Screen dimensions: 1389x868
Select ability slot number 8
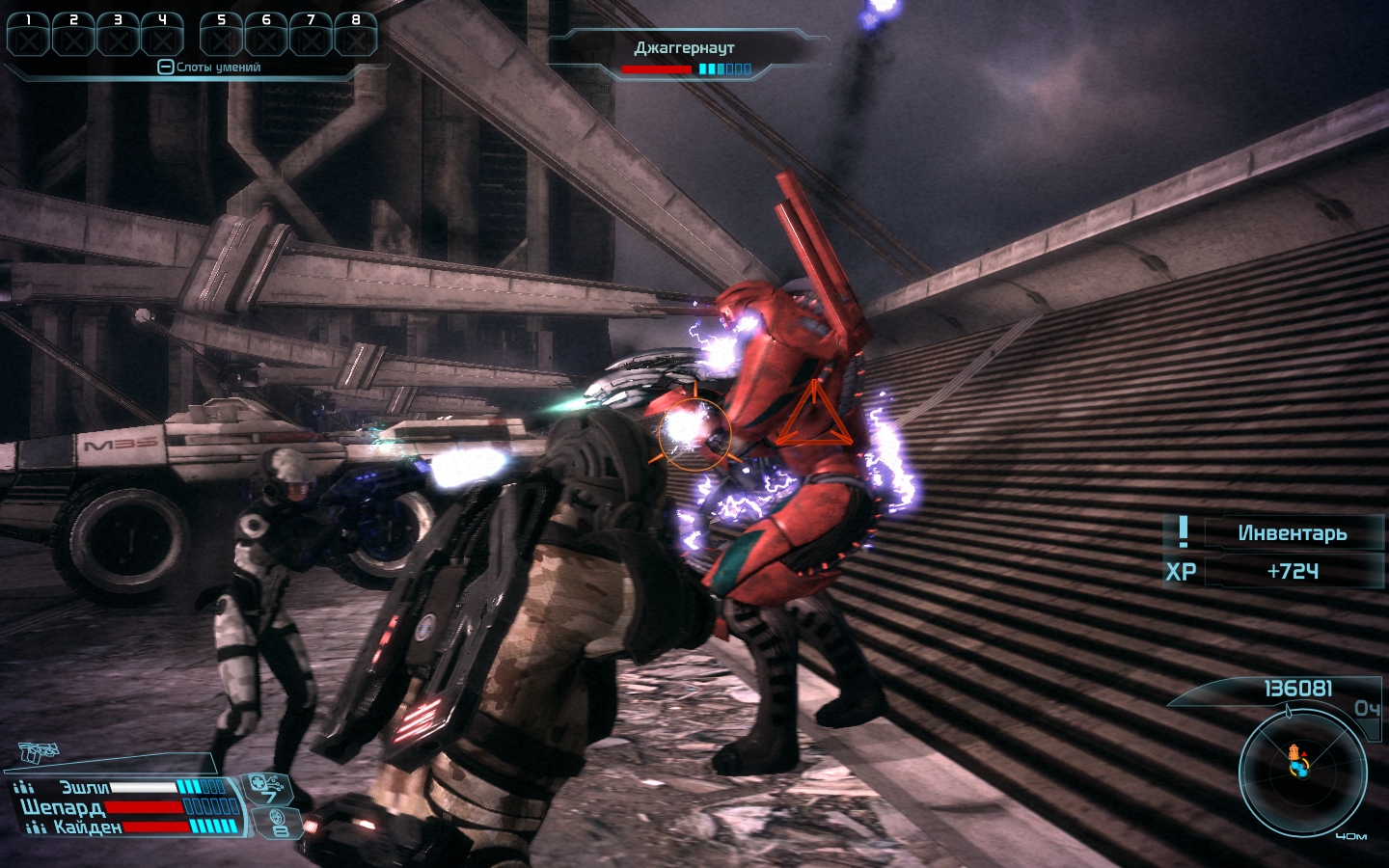355,37
